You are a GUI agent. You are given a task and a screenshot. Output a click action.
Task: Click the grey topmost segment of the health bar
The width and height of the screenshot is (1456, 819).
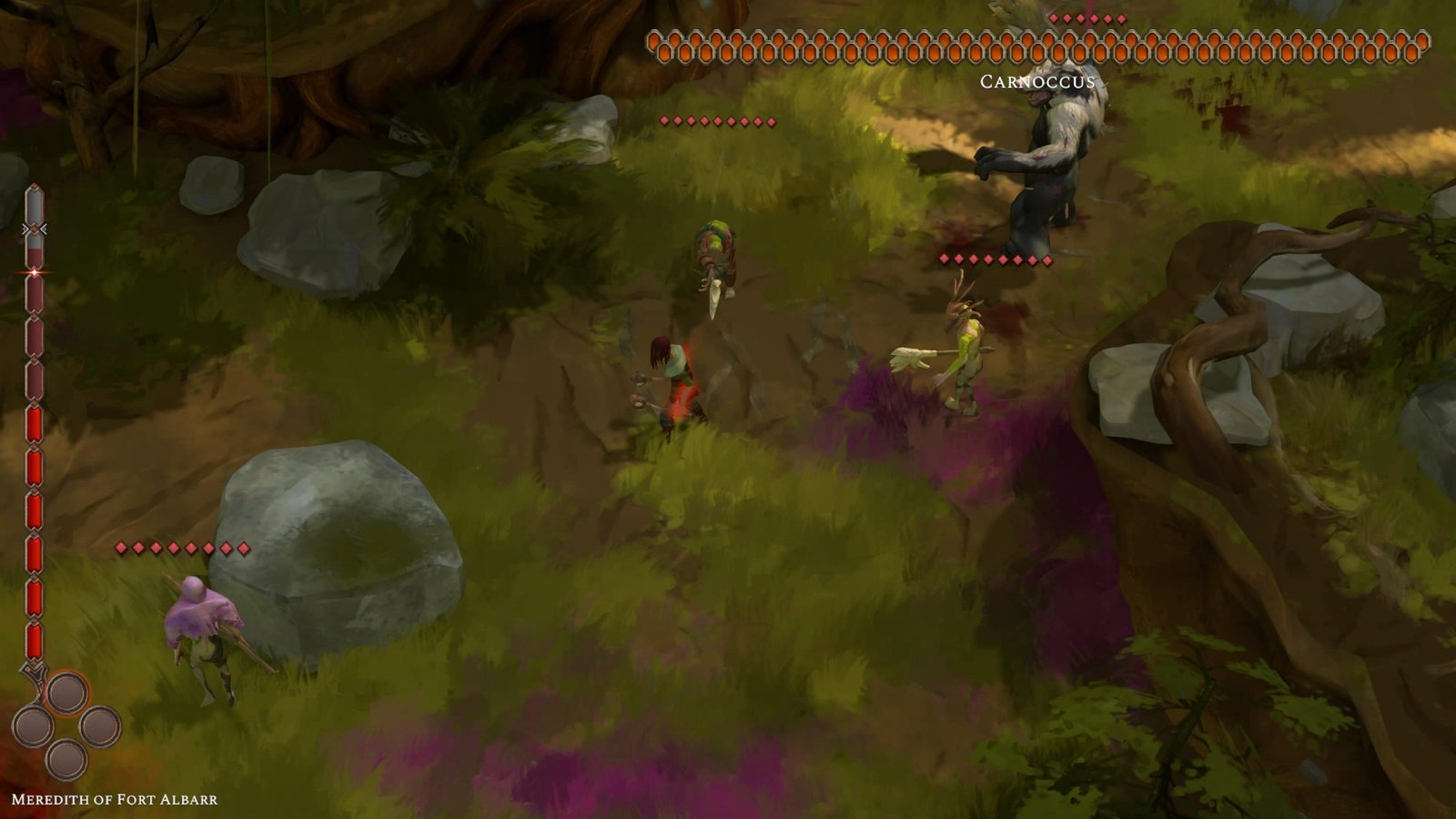[35, 206]
